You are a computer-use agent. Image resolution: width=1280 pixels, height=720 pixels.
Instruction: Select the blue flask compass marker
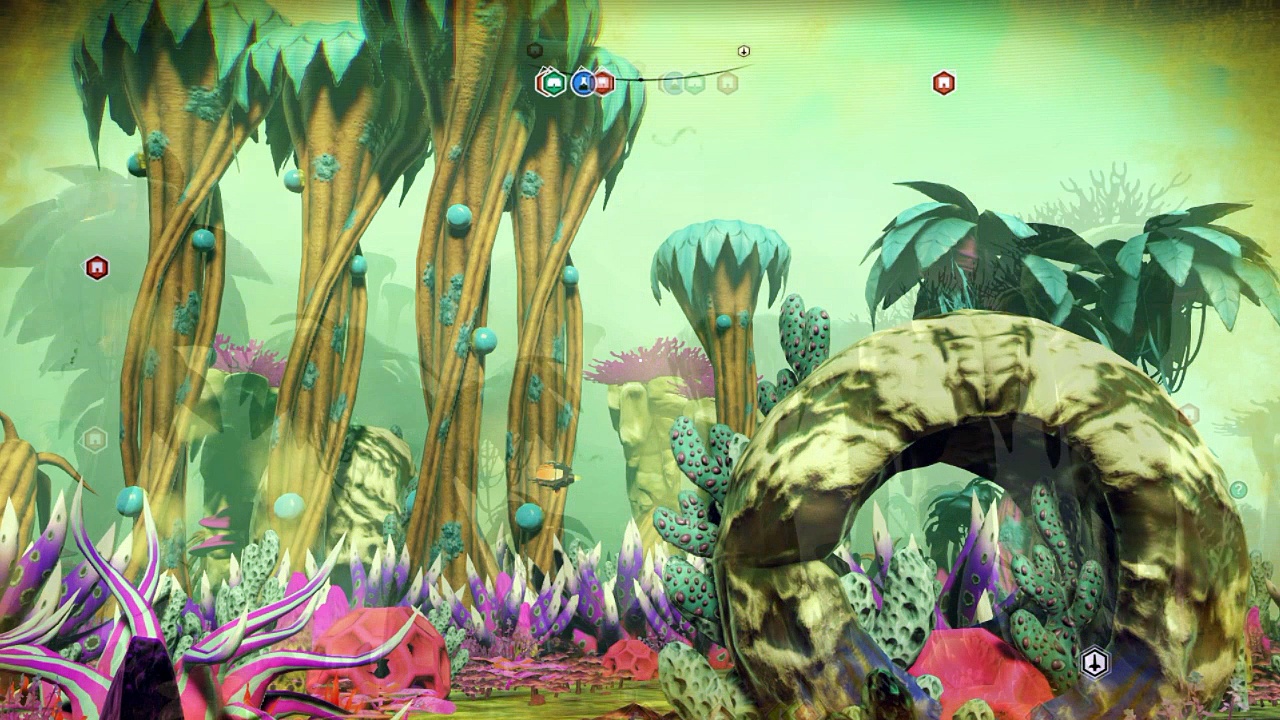(x=583, y=83)
